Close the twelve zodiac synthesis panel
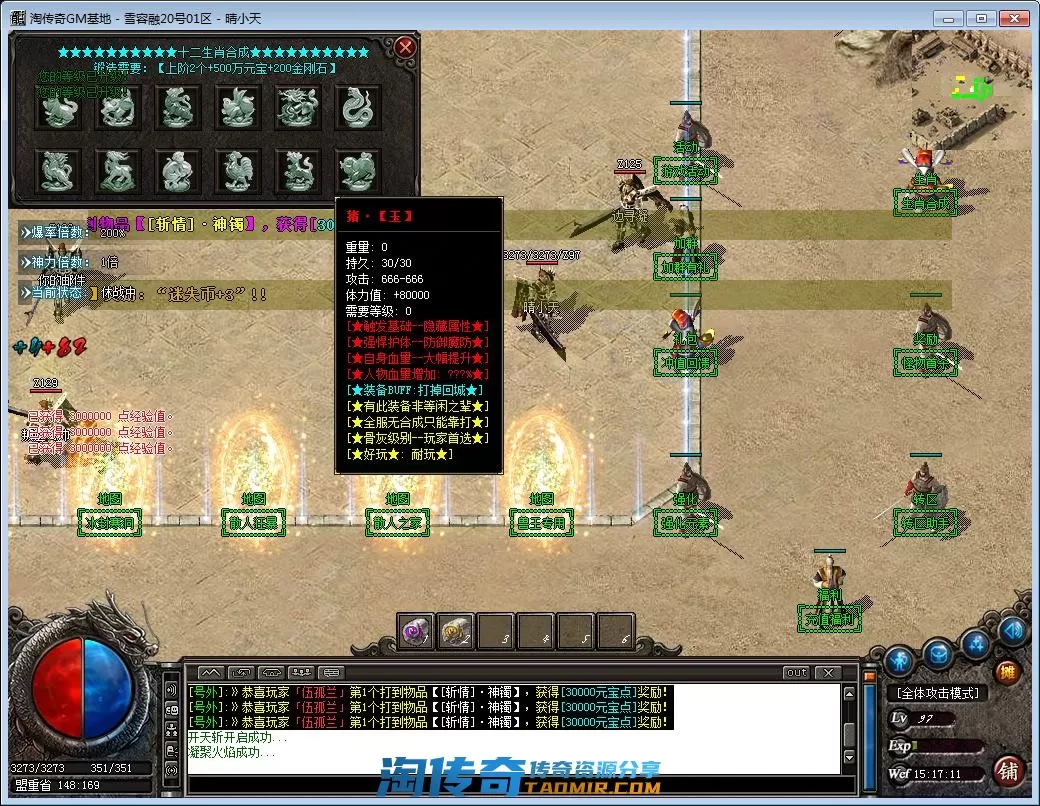 pyautogui.click(x=404, y=47)
